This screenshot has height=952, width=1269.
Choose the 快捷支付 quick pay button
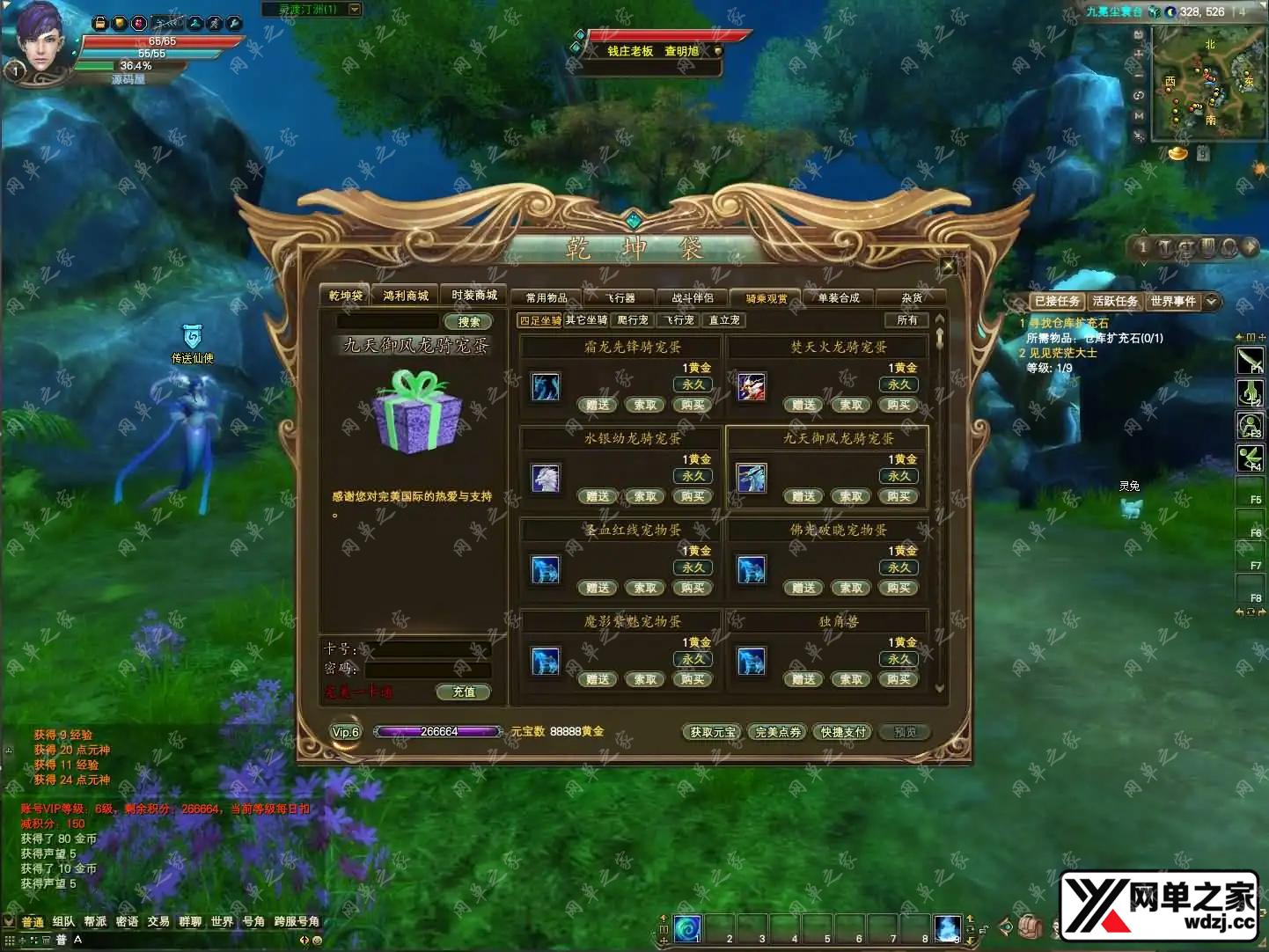pyautogui.click(x=843, y=732)
